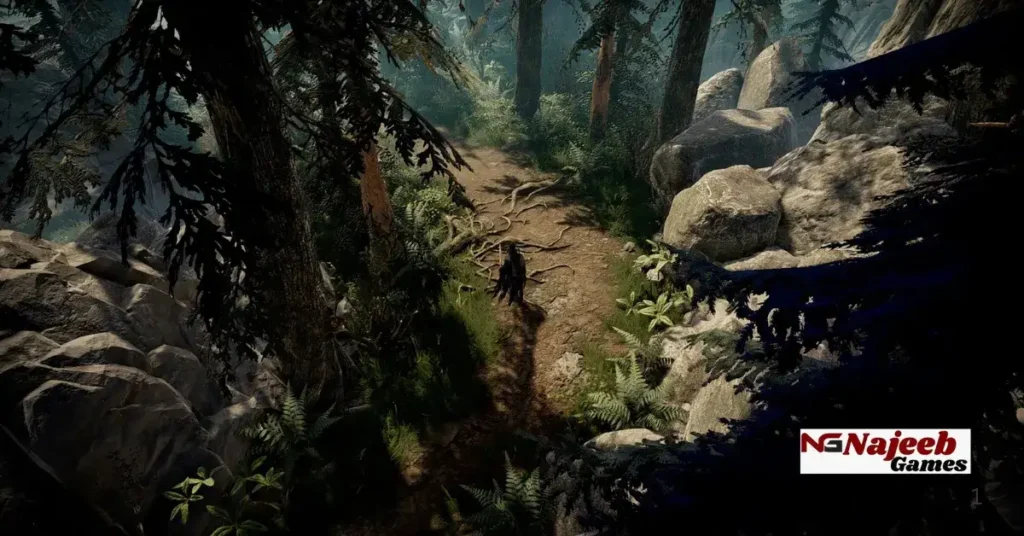Click the Najeeb Games logo watermark
The height and width of the screenshot is (536, 1024).
point(885,451)
